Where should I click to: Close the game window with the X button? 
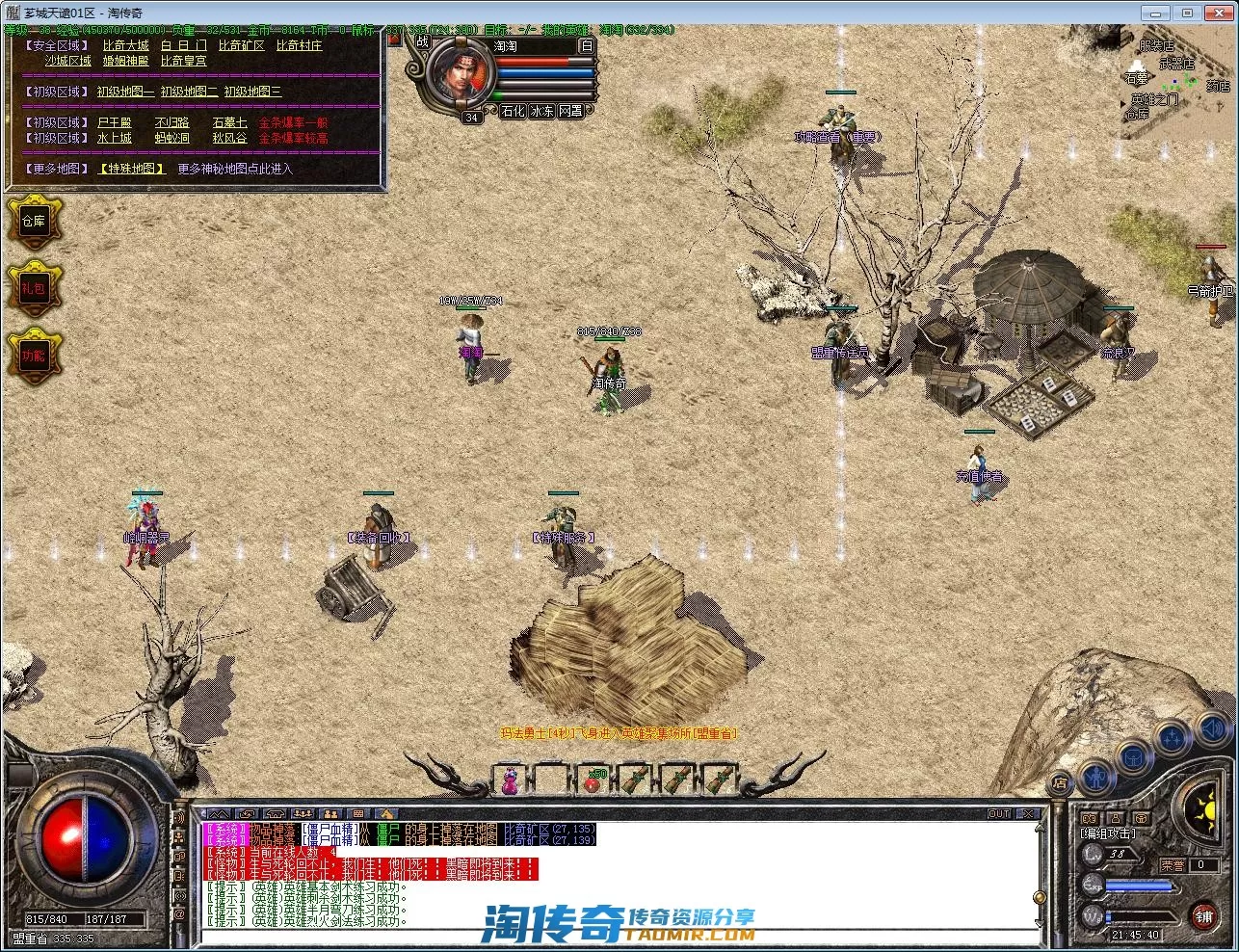click(1214, 13)
